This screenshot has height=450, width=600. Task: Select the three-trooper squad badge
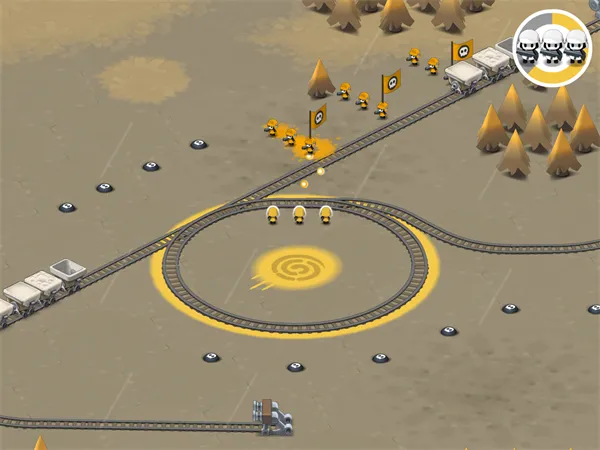(552, 45)
